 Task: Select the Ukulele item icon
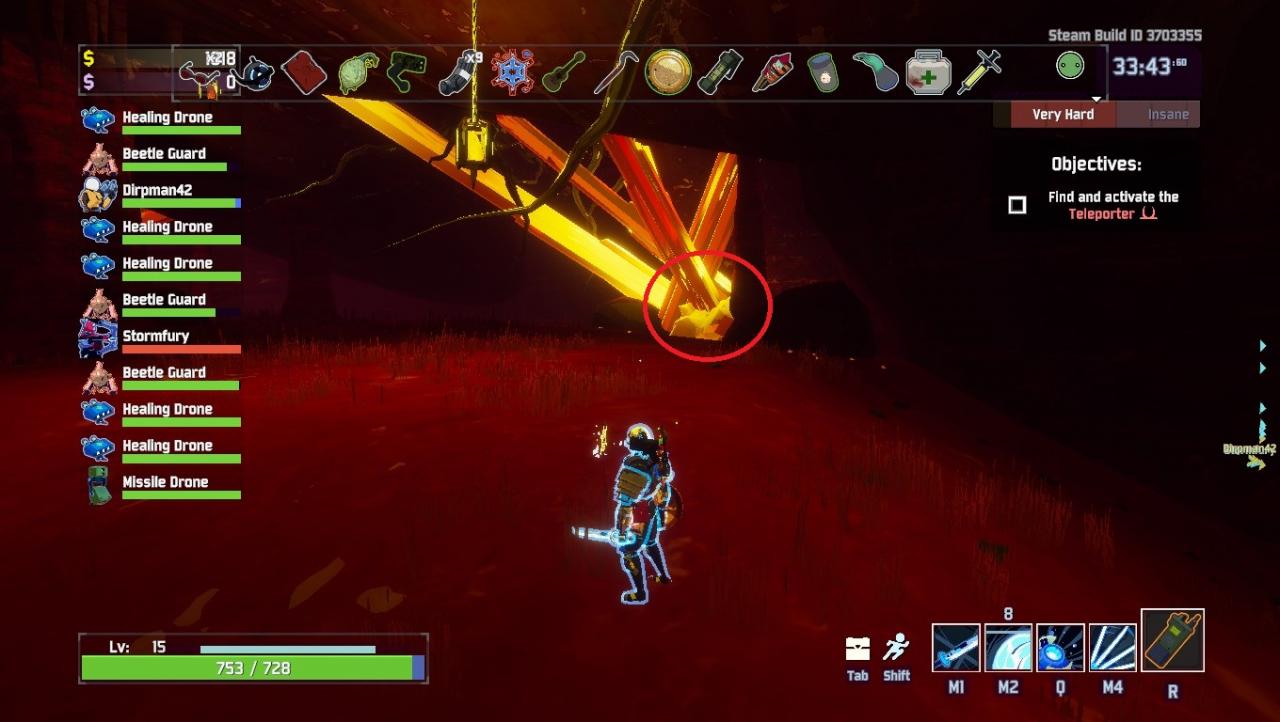click(564, 74)
